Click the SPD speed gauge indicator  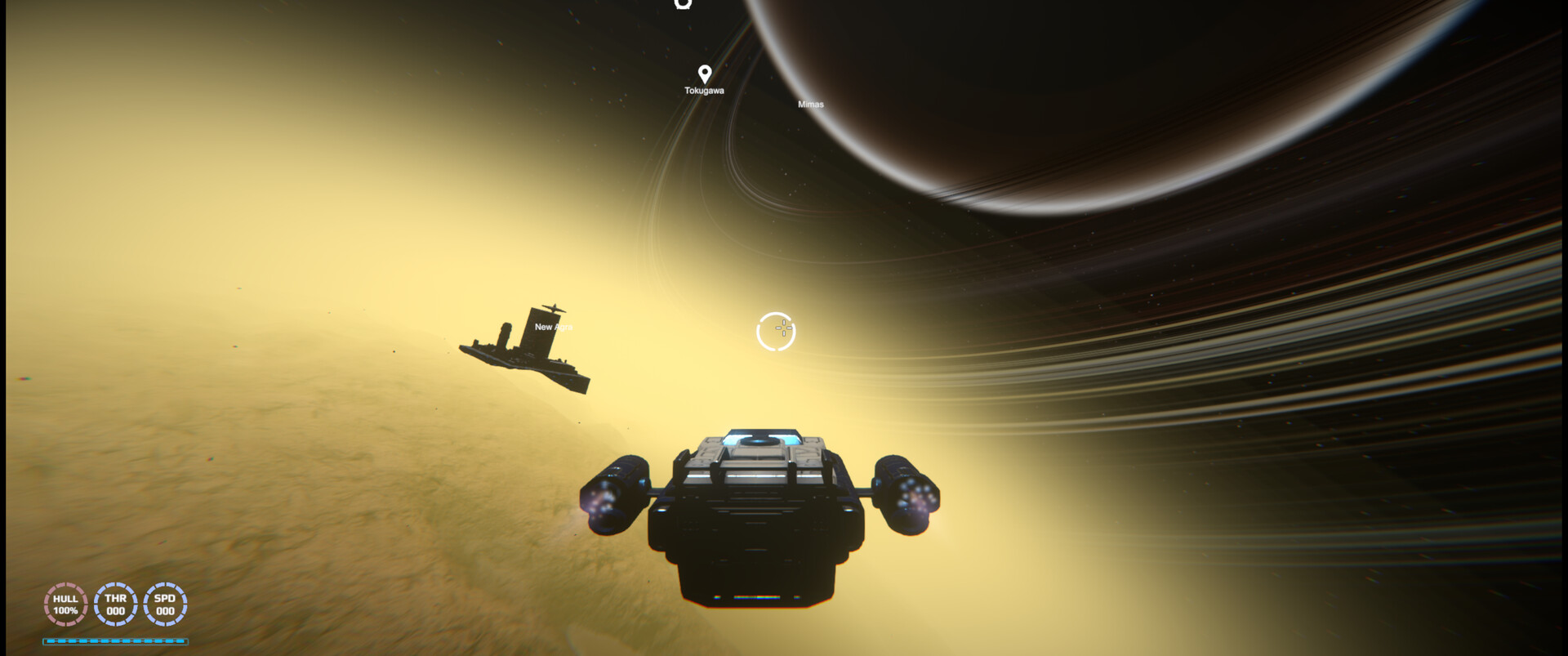(x=166, y=605)
